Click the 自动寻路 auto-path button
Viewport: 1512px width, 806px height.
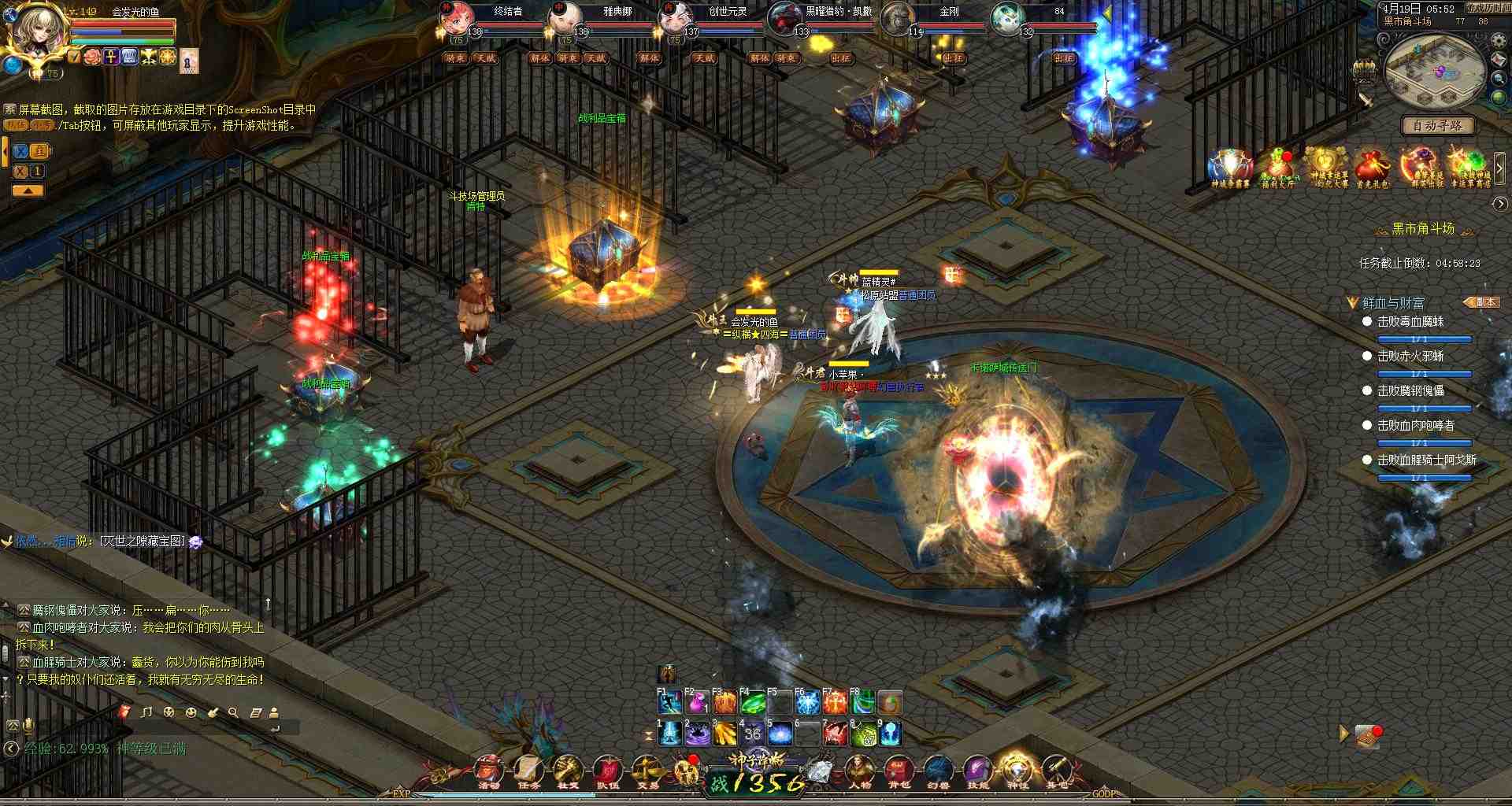point(1440,126)
